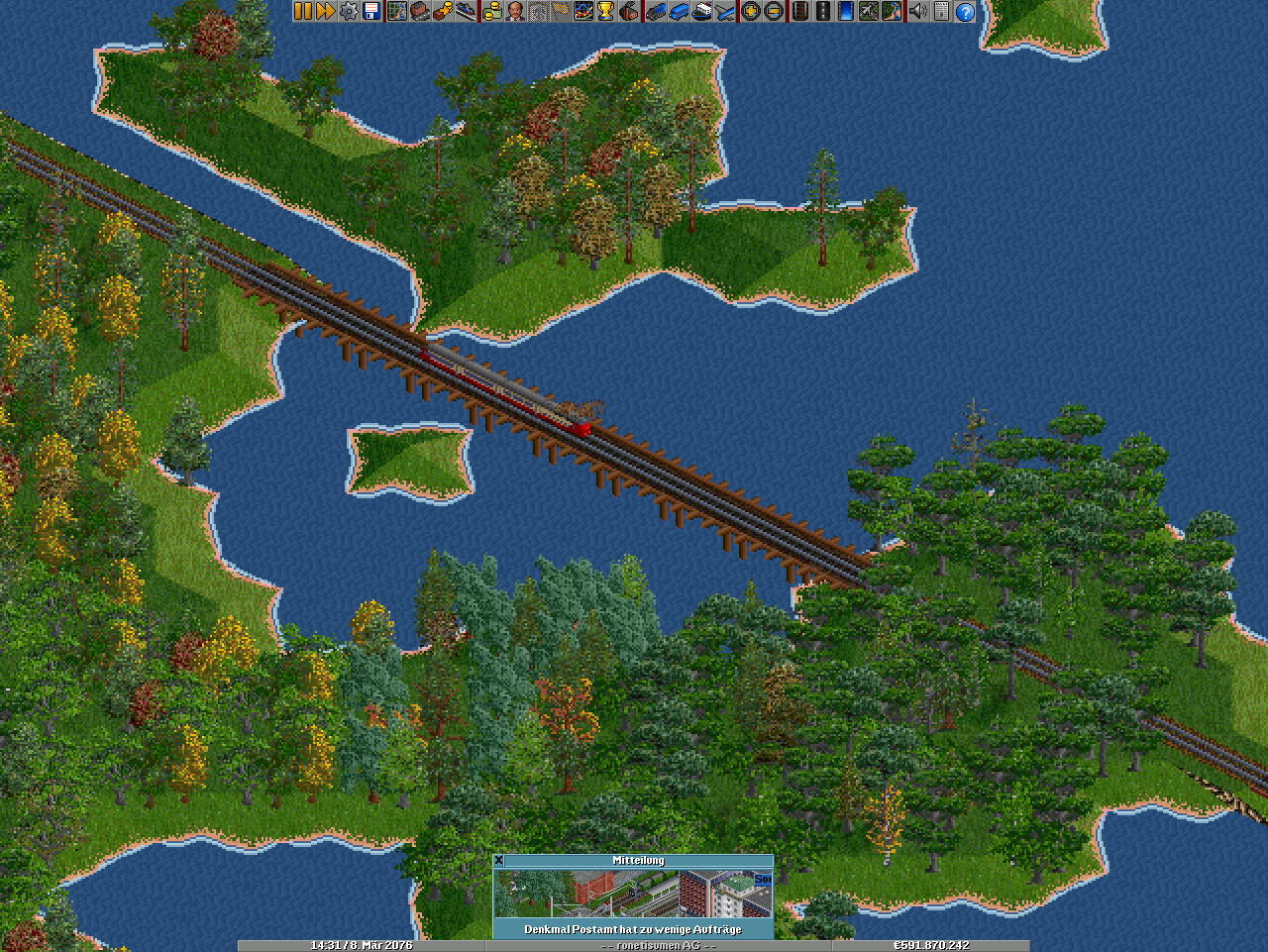Viewport: 1268px width, 952px height.
Task: Open the sound and music speaker menu
Action: pyautogui.click(x=917, y=11)
